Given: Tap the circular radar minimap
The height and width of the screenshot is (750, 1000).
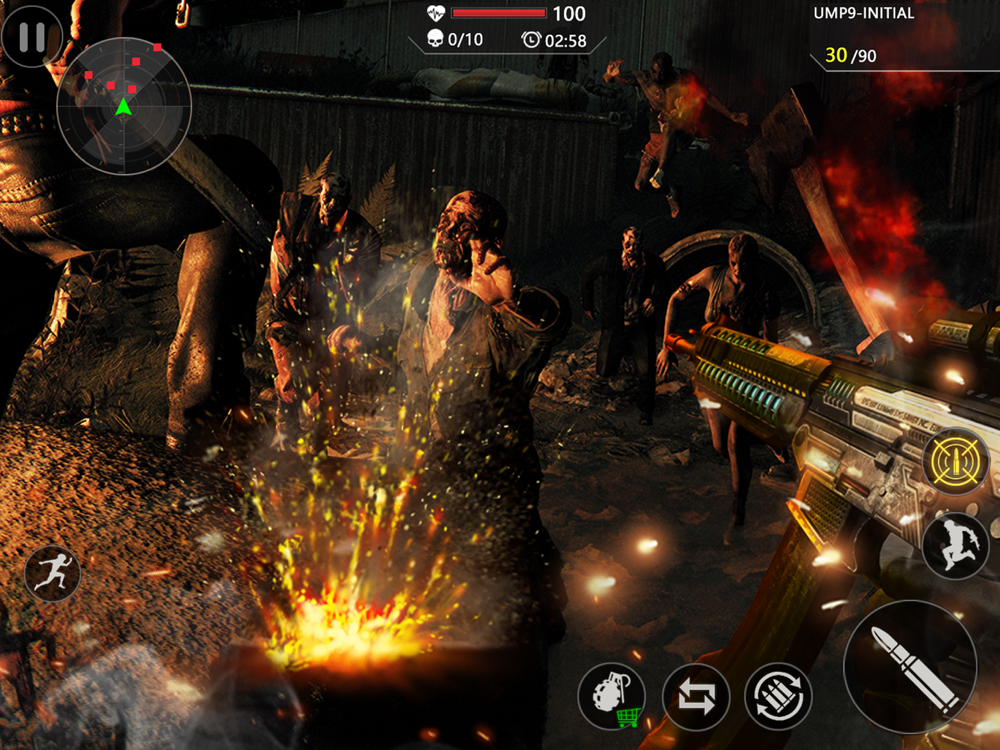Looking at the screenshot, I should (123, 107).
